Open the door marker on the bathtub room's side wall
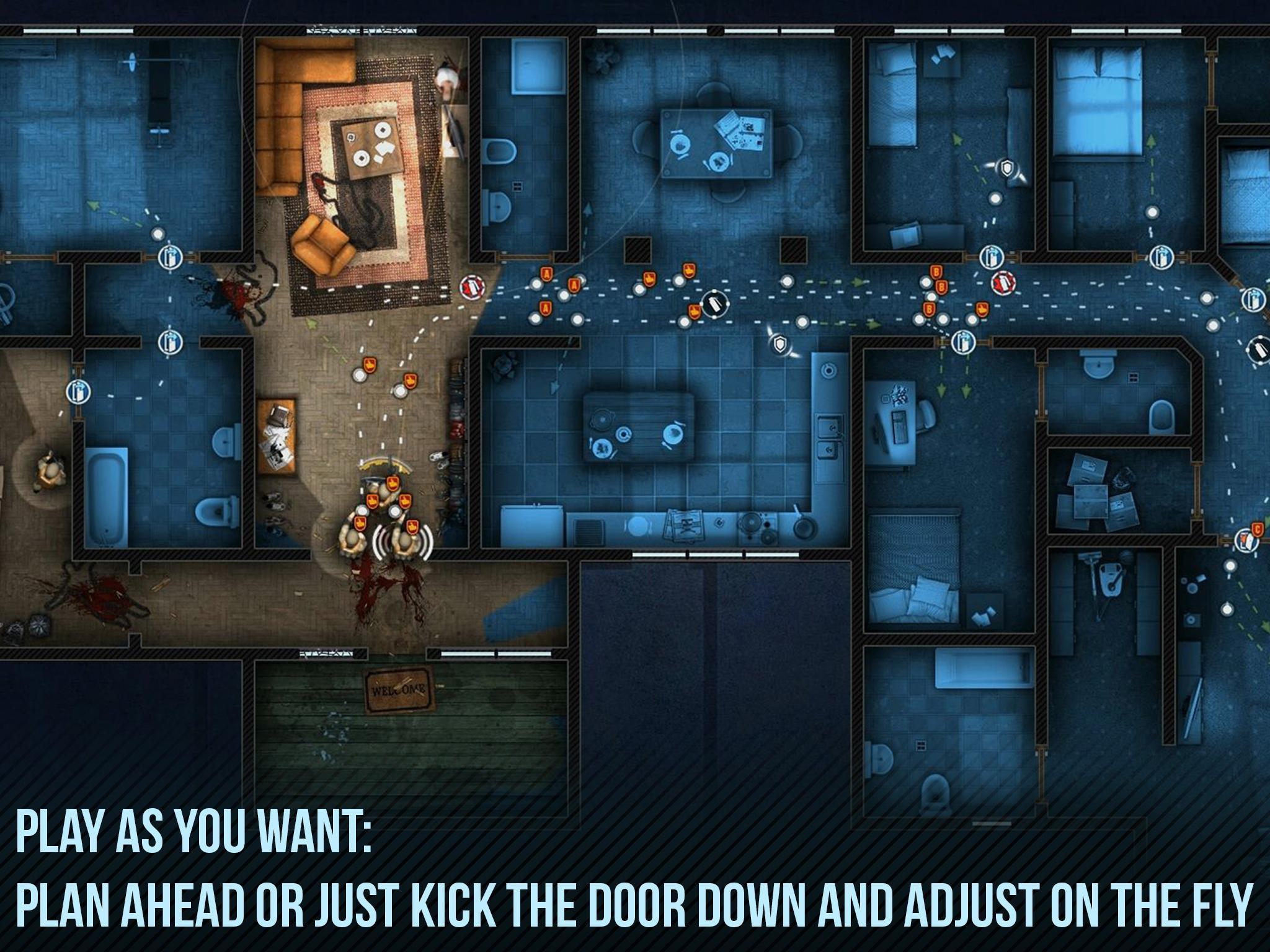 pyautogui.click(x=78, y=391)
